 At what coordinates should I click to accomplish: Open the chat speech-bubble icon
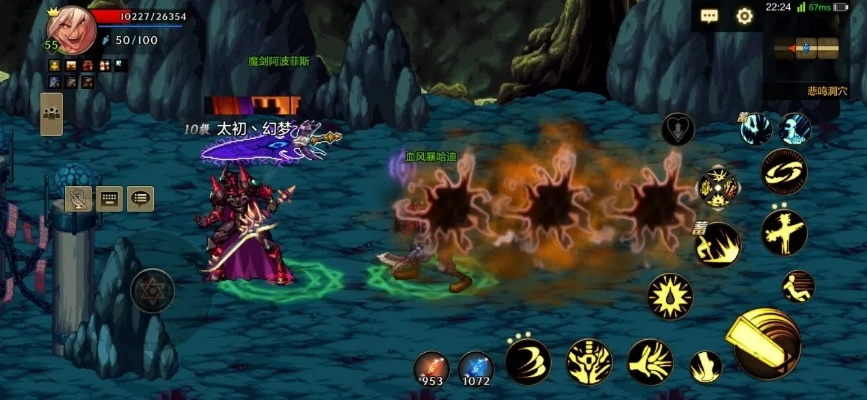pos(710,16)
